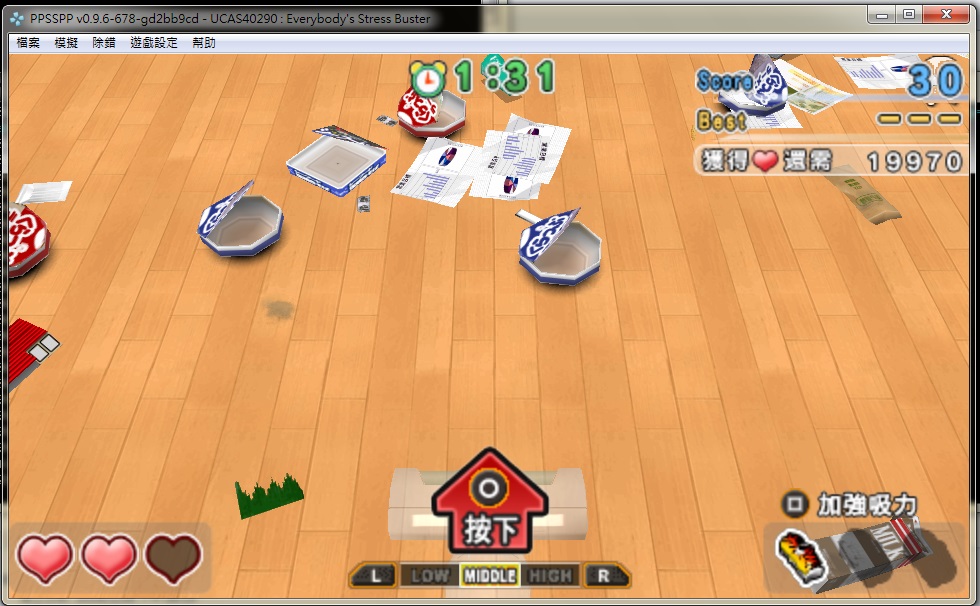
Task: Choose the MIDDLE power setting
Action: coord(490,575)
